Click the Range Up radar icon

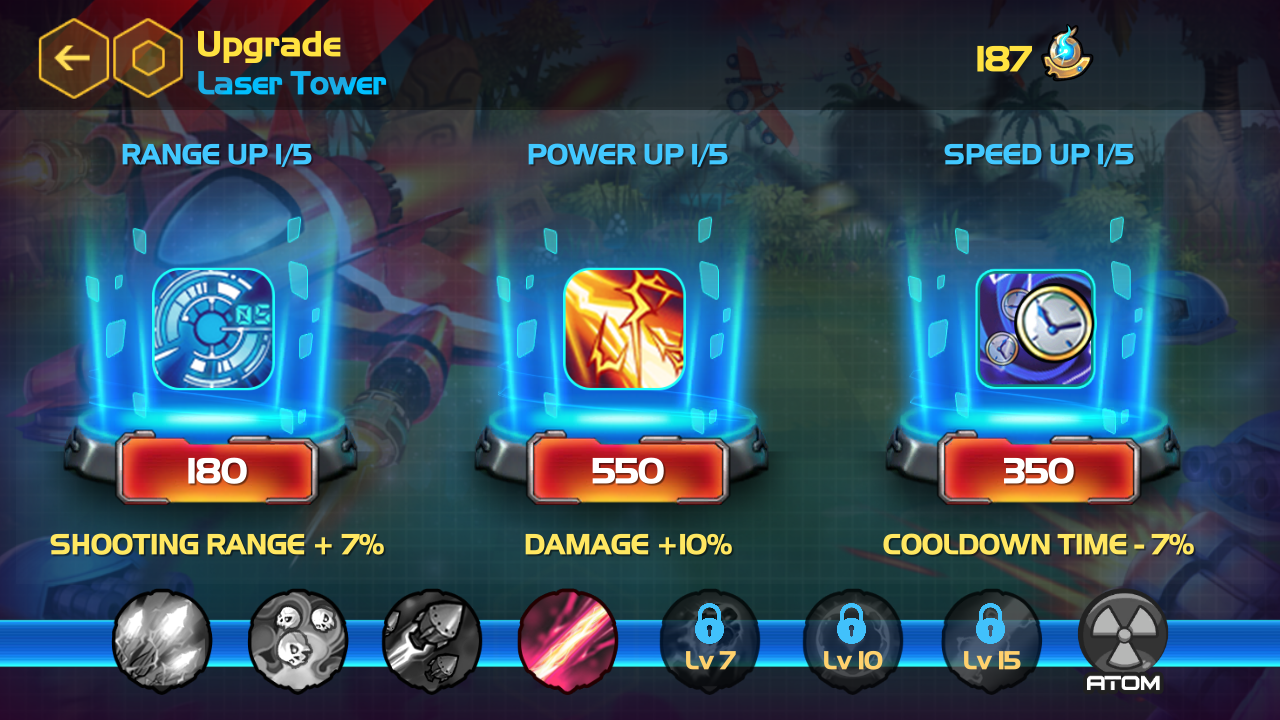213,327
